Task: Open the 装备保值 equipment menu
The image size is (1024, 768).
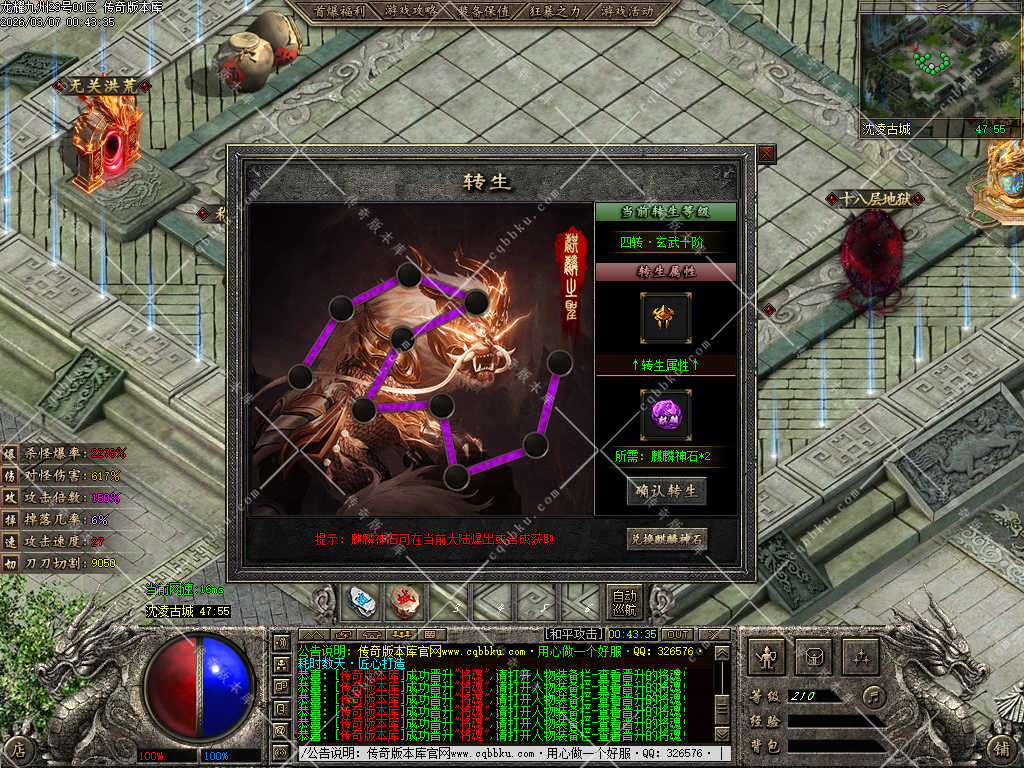Action: click(484, 11)
